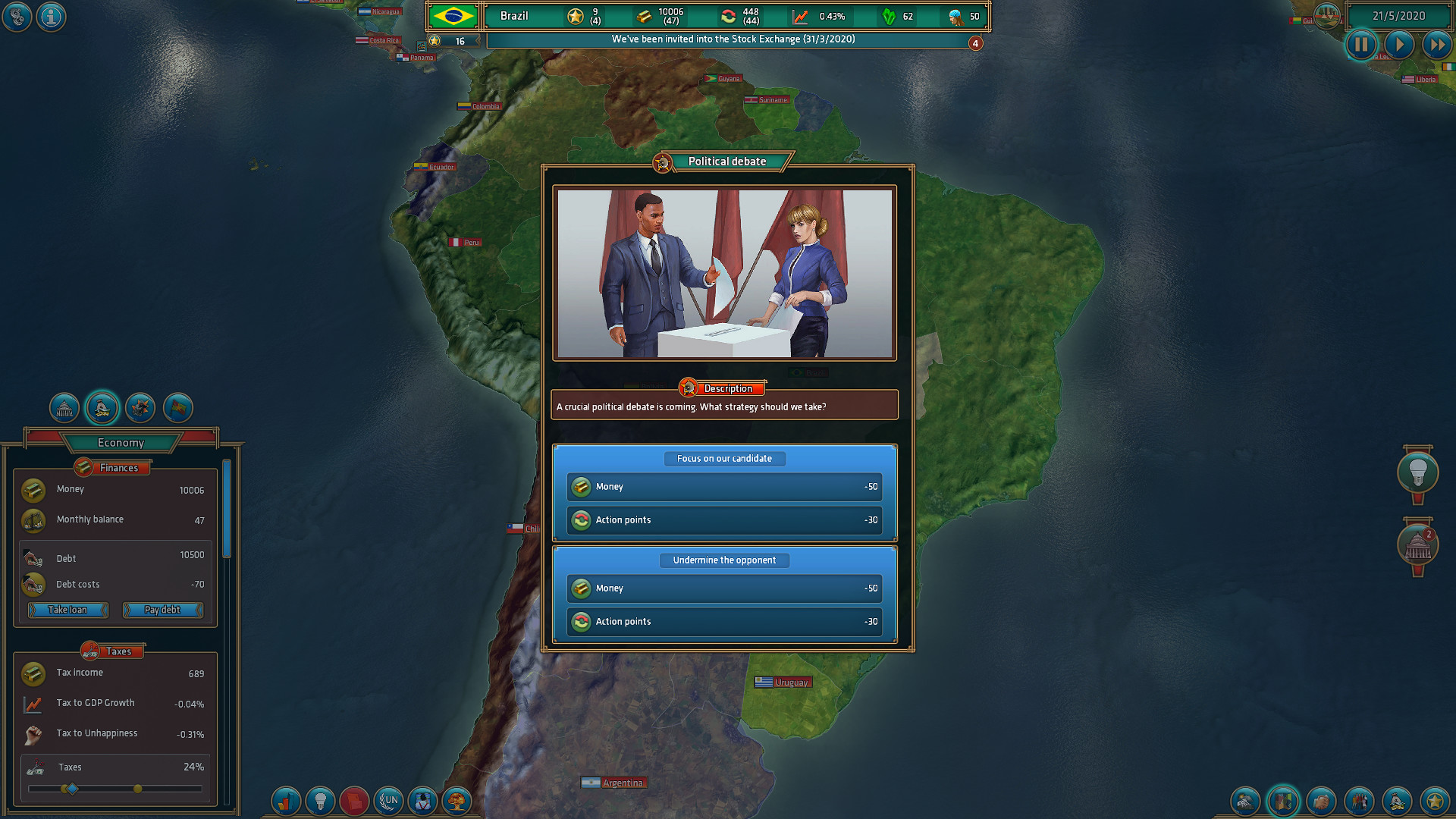Open the research light bulb panel

coord(320,801)
